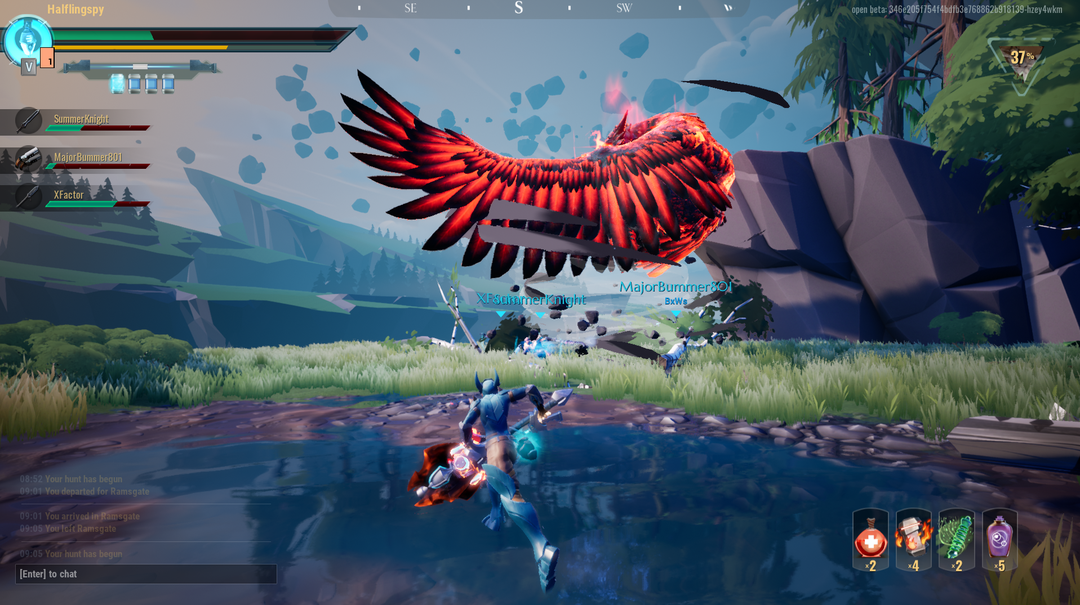Click the chat entry box
1080x605 pixels.
pyautogui.click(x=146, y=574)
